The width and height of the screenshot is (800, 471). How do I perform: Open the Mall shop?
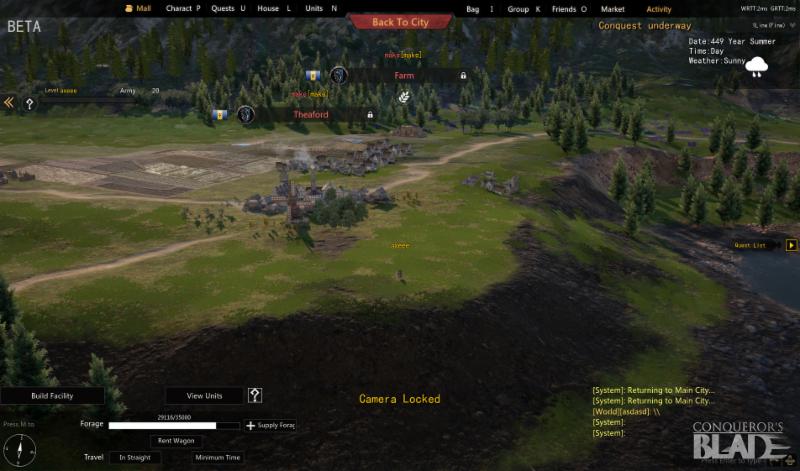pyautogui.click(x=144, y=9)
